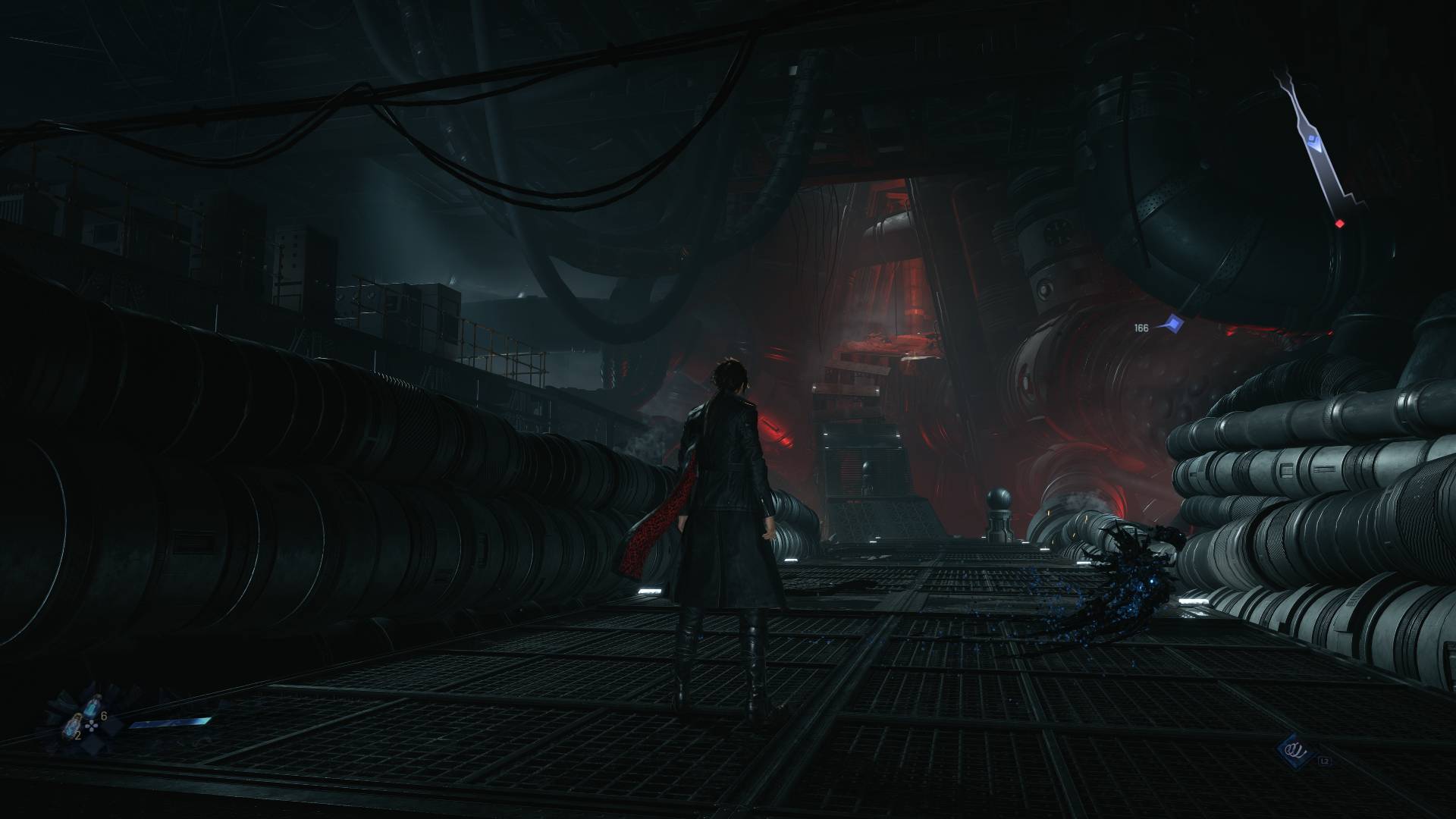Select the blue diamond waypoint marker
Screen dimensions: 1456x819
(1176, 325)
